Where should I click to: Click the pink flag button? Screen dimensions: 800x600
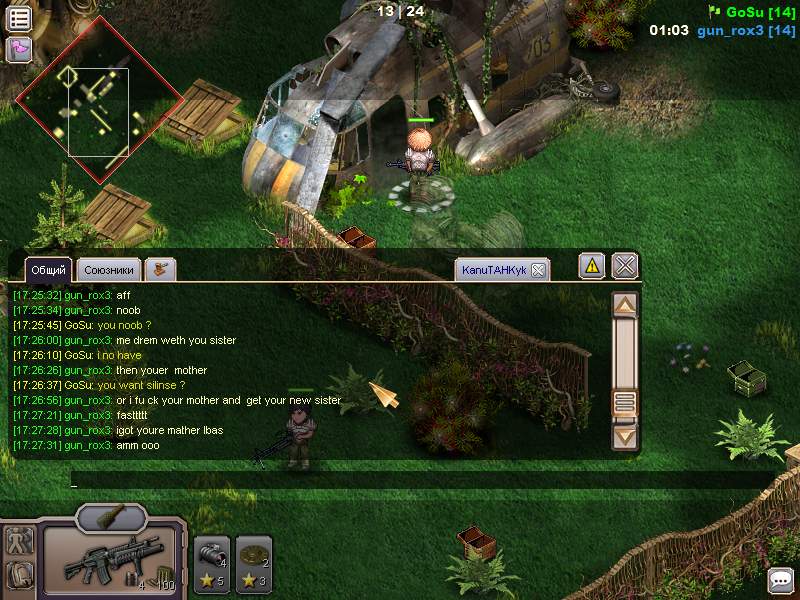19,49
